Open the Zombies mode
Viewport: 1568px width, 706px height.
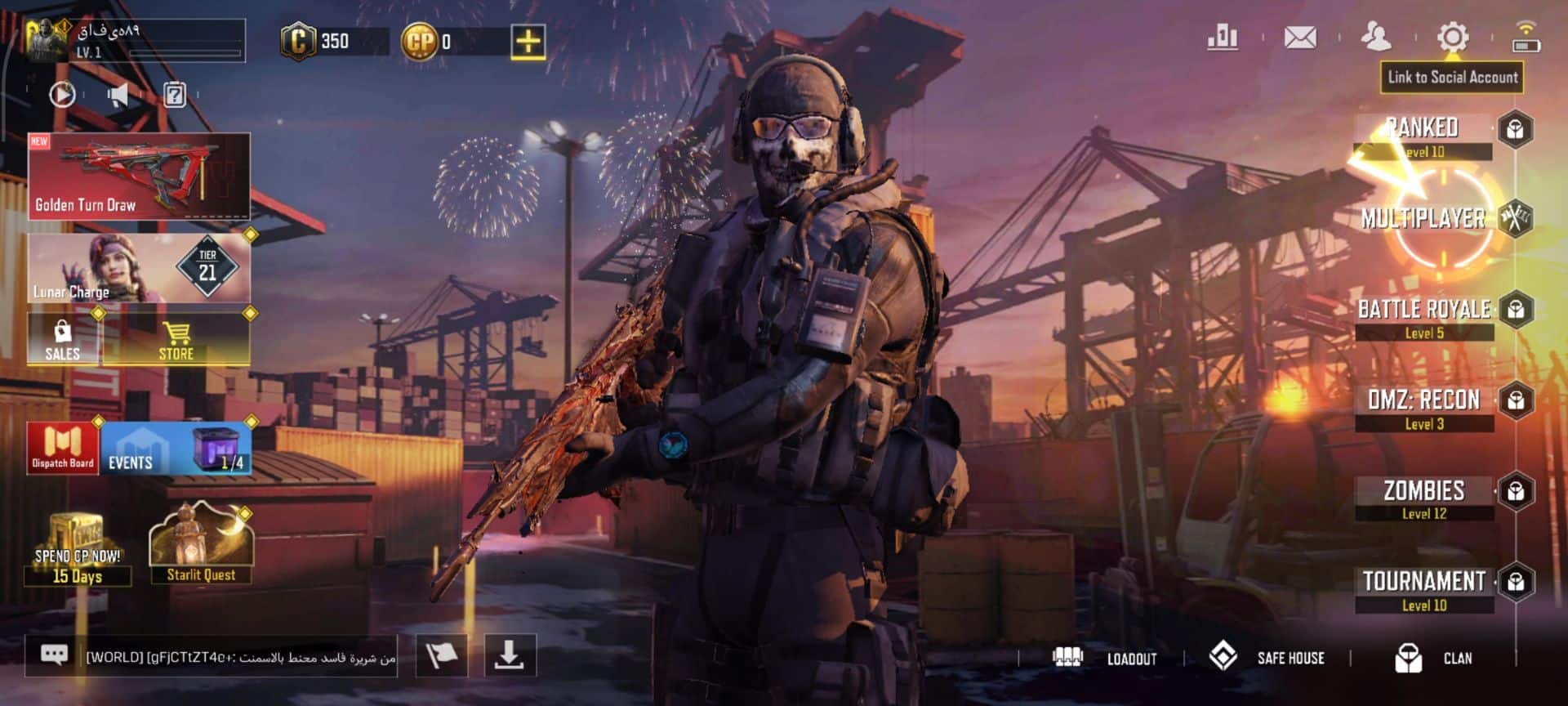(x=1424, y=498)
